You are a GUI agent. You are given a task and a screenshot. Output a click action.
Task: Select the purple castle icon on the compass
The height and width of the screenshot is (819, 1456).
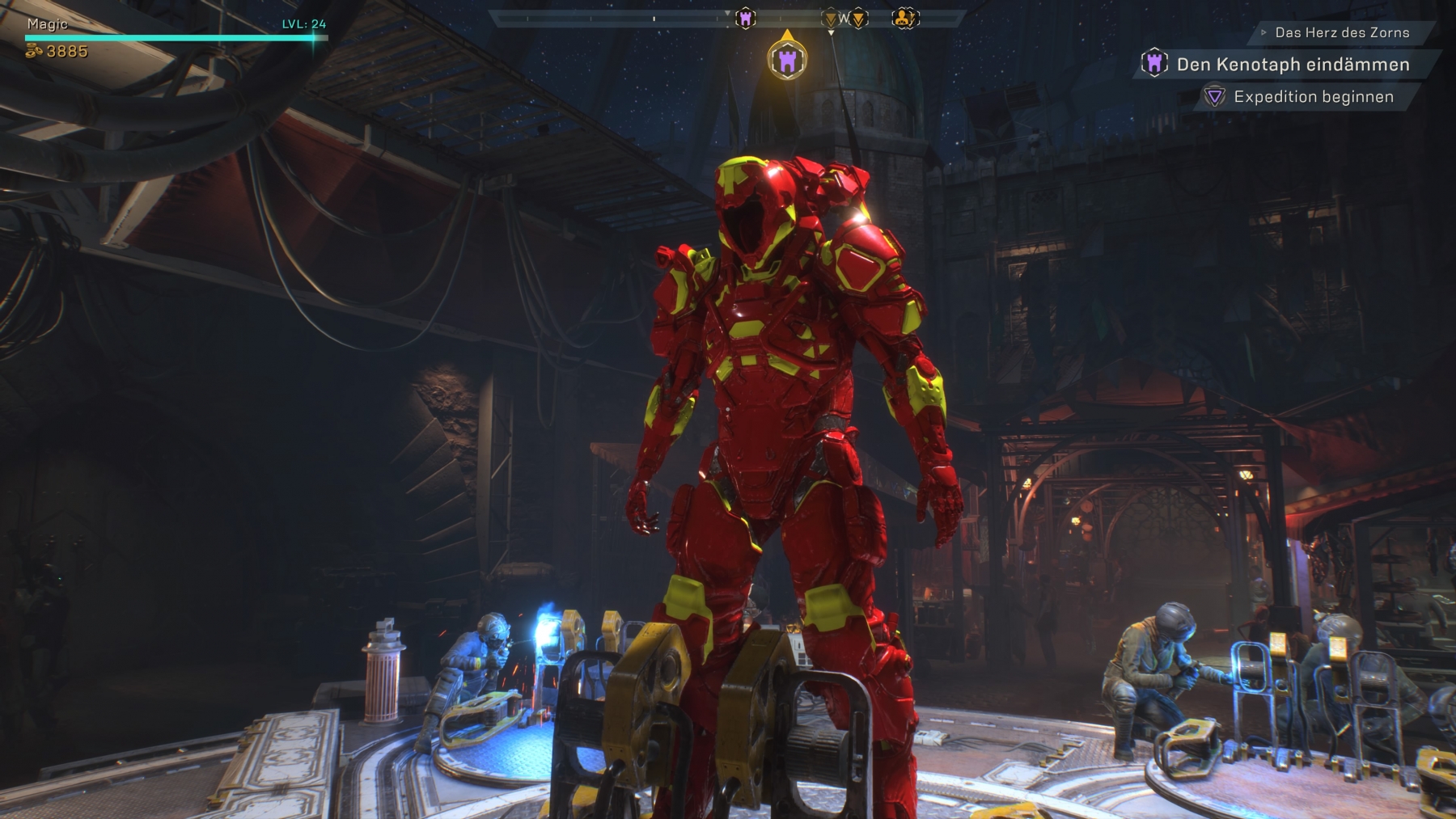coord(745,18)
